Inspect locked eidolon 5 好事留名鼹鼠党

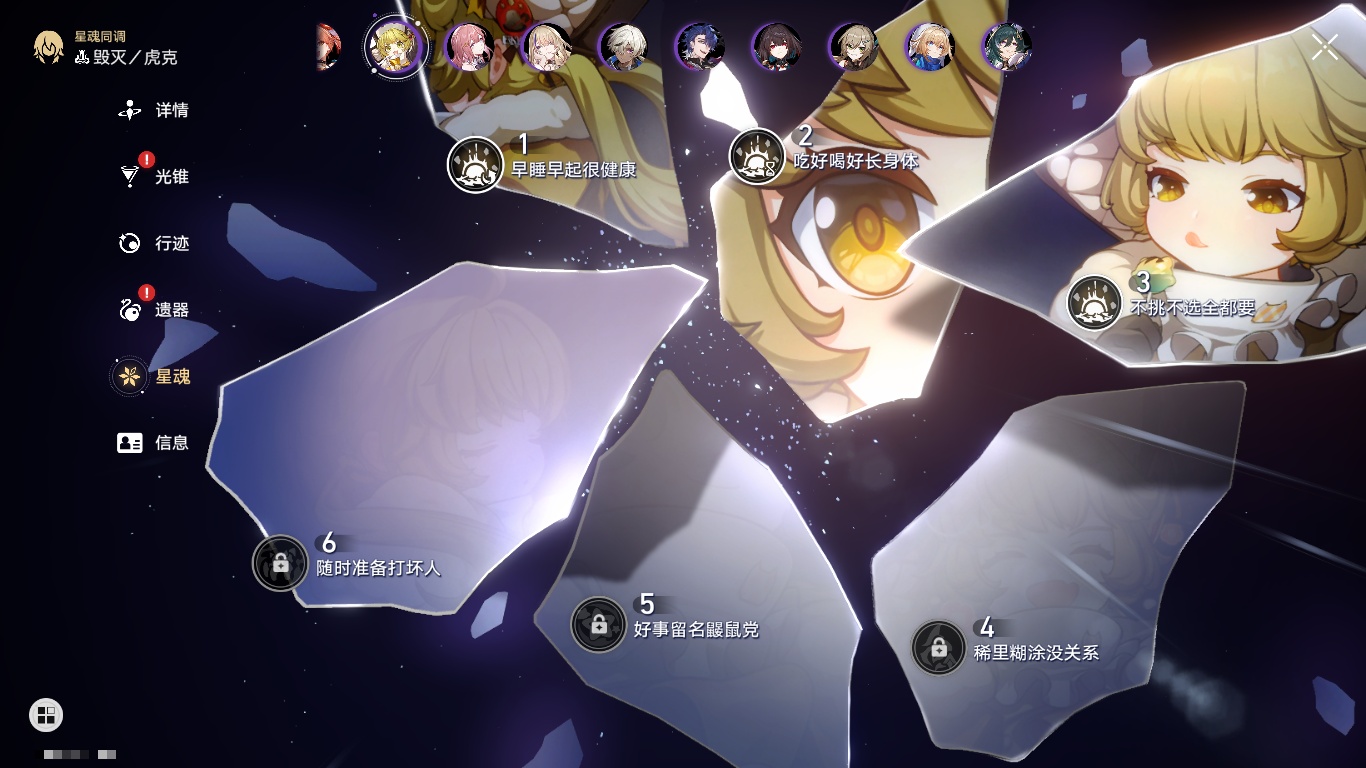[x=598, y=624]
